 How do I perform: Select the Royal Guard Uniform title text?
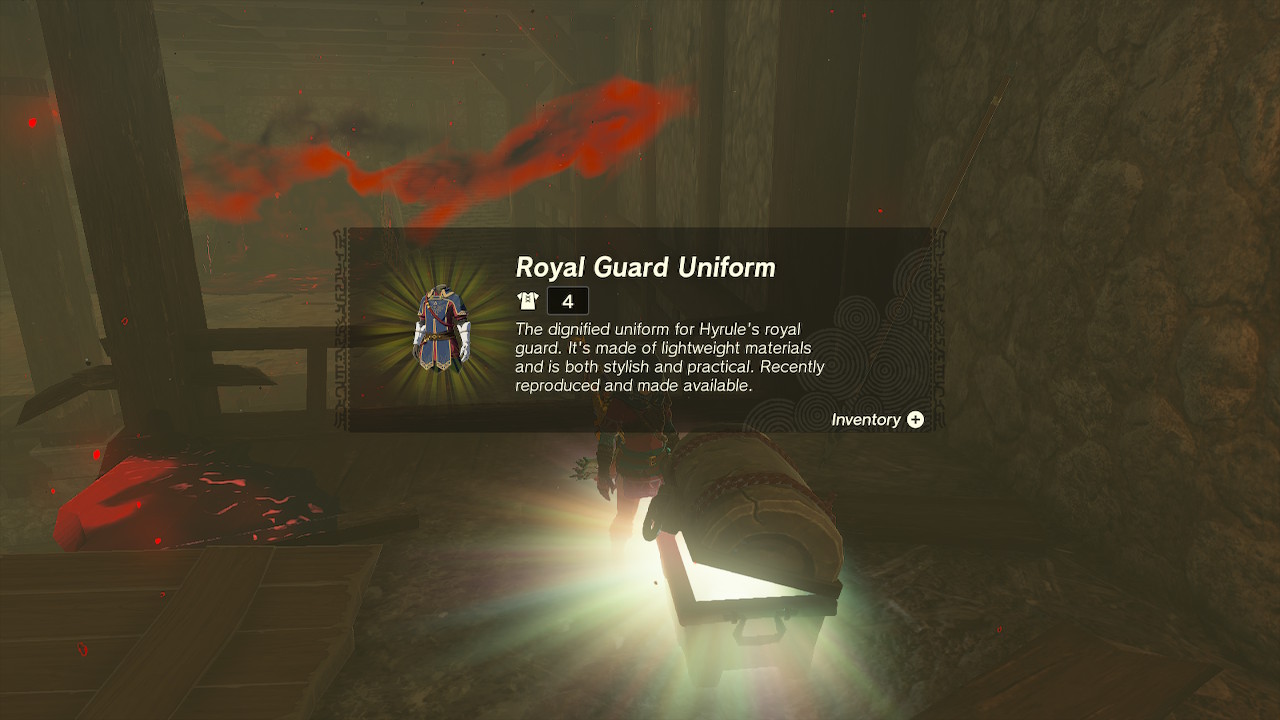pyautogui.click(x=645, y=268)
